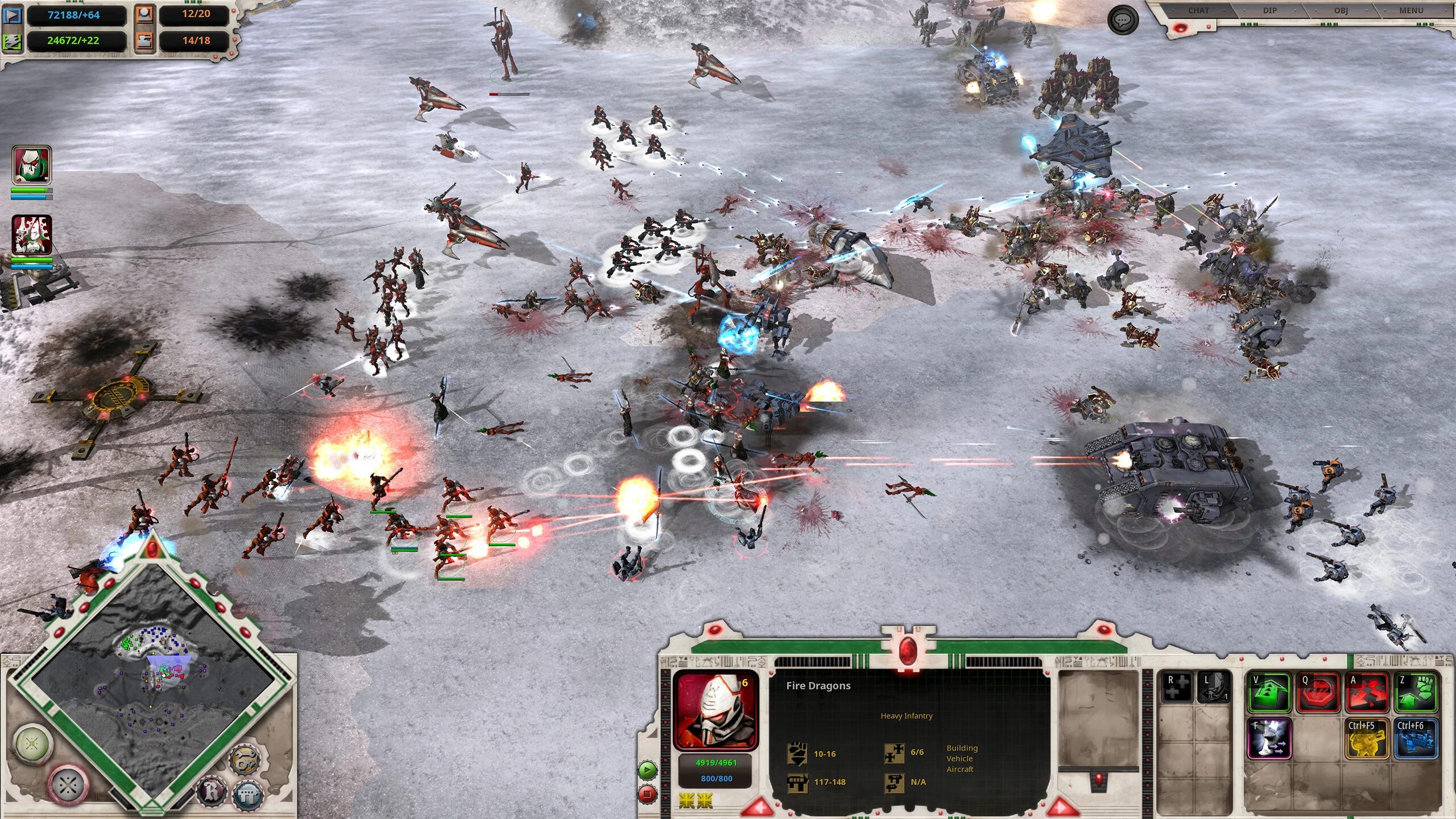The height and width of the screenshot is (819, 1456).
Task: Enable the Z melee stance
Action: coord(1416,693)
